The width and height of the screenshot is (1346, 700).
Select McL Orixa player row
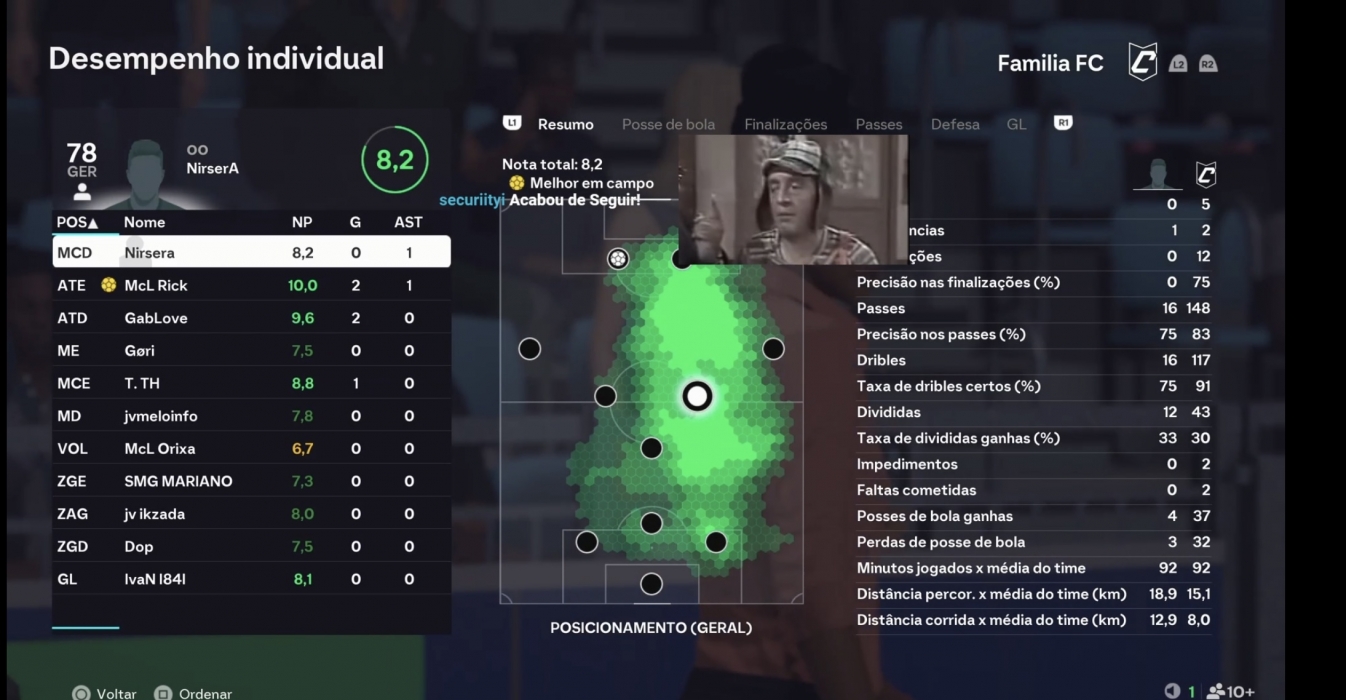pos(250,449)
